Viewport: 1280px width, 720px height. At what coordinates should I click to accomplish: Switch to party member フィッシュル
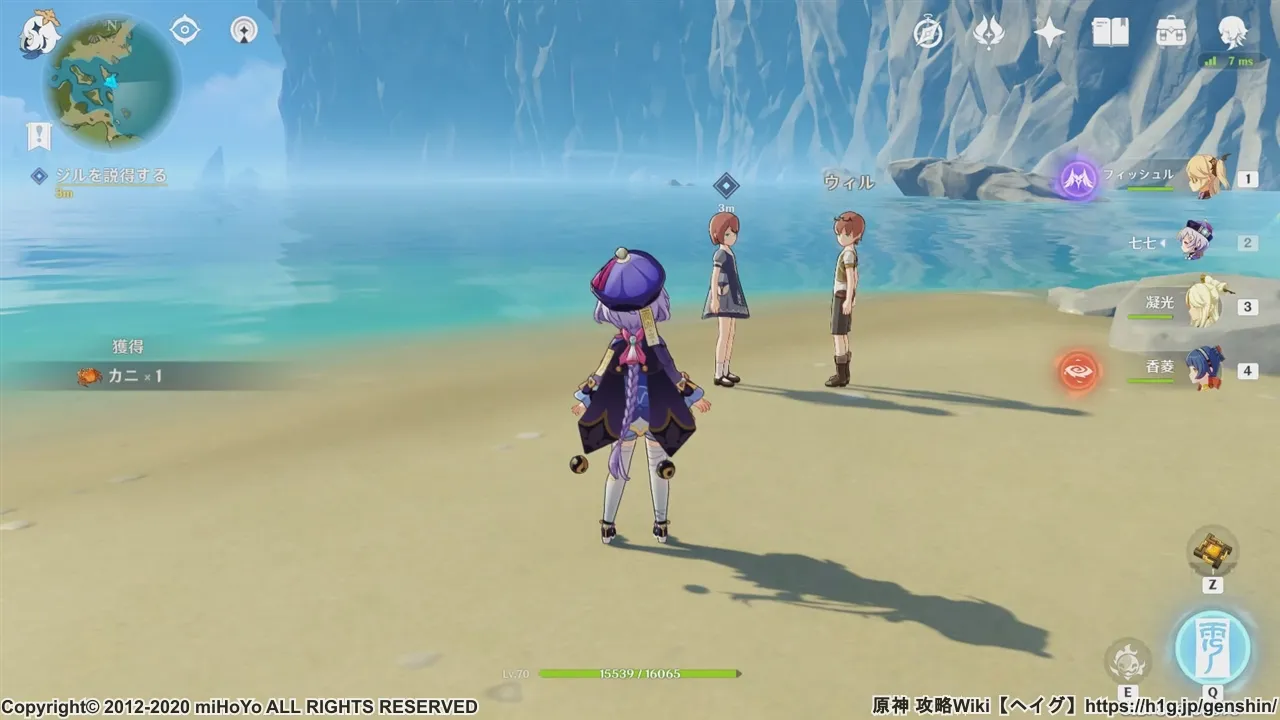[x=1205, y=178]
